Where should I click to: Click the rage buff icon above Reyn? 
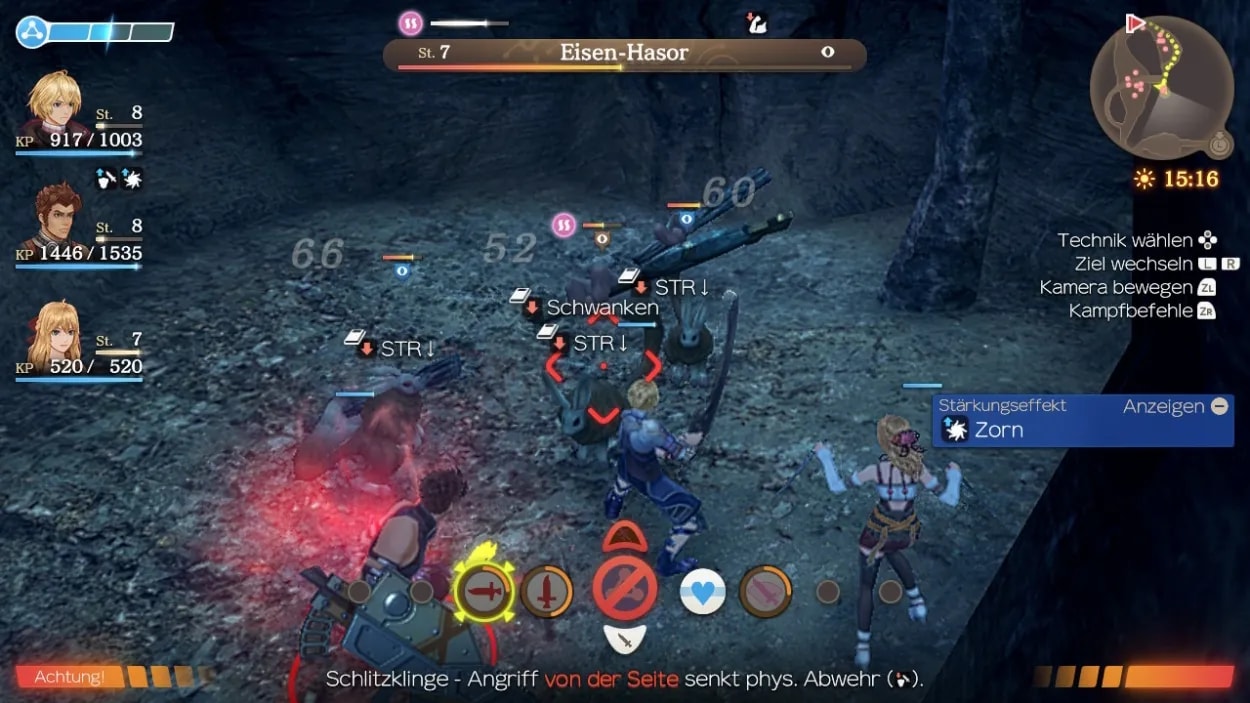(131, 179)
